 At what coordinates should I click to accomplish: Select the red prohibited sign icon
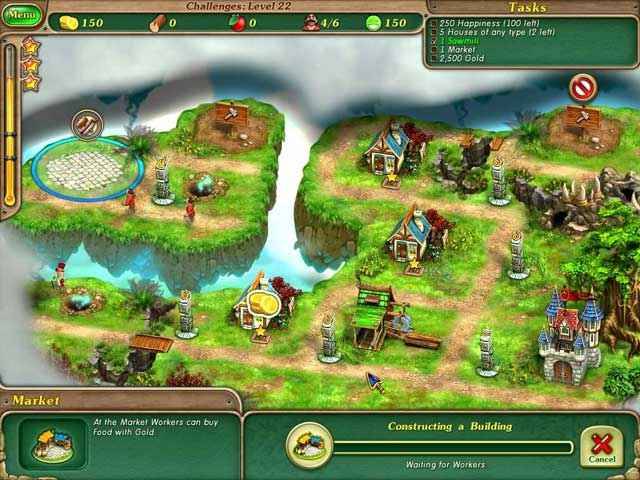(582, 88)
